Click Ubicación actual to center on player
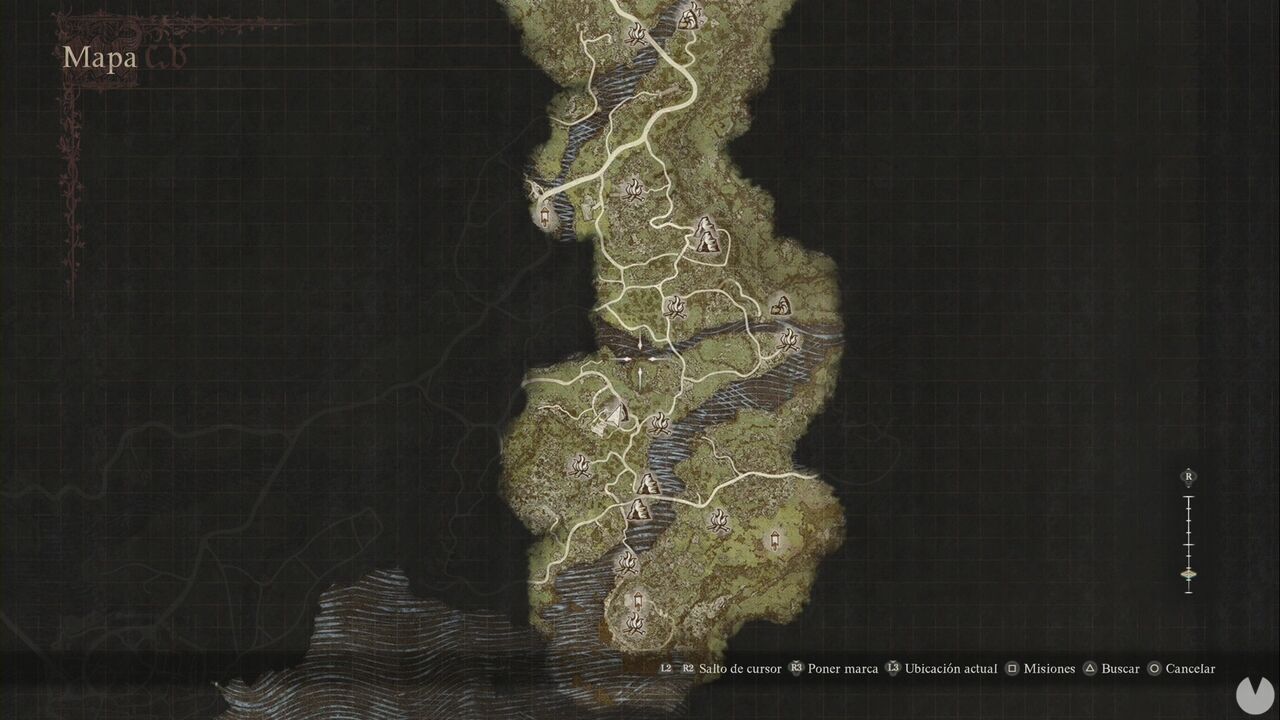1280x720 pixels. click(950, 668)
